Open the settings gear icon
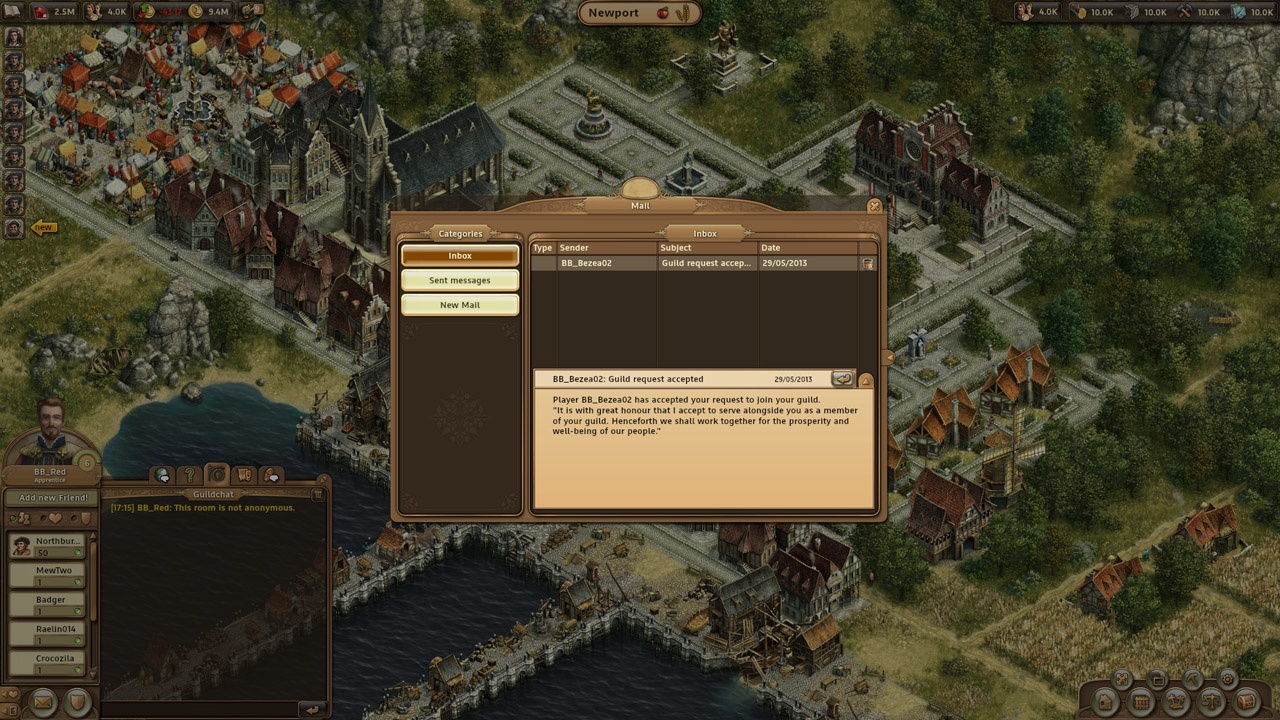1280x720 pixels. coord(1227,679)
